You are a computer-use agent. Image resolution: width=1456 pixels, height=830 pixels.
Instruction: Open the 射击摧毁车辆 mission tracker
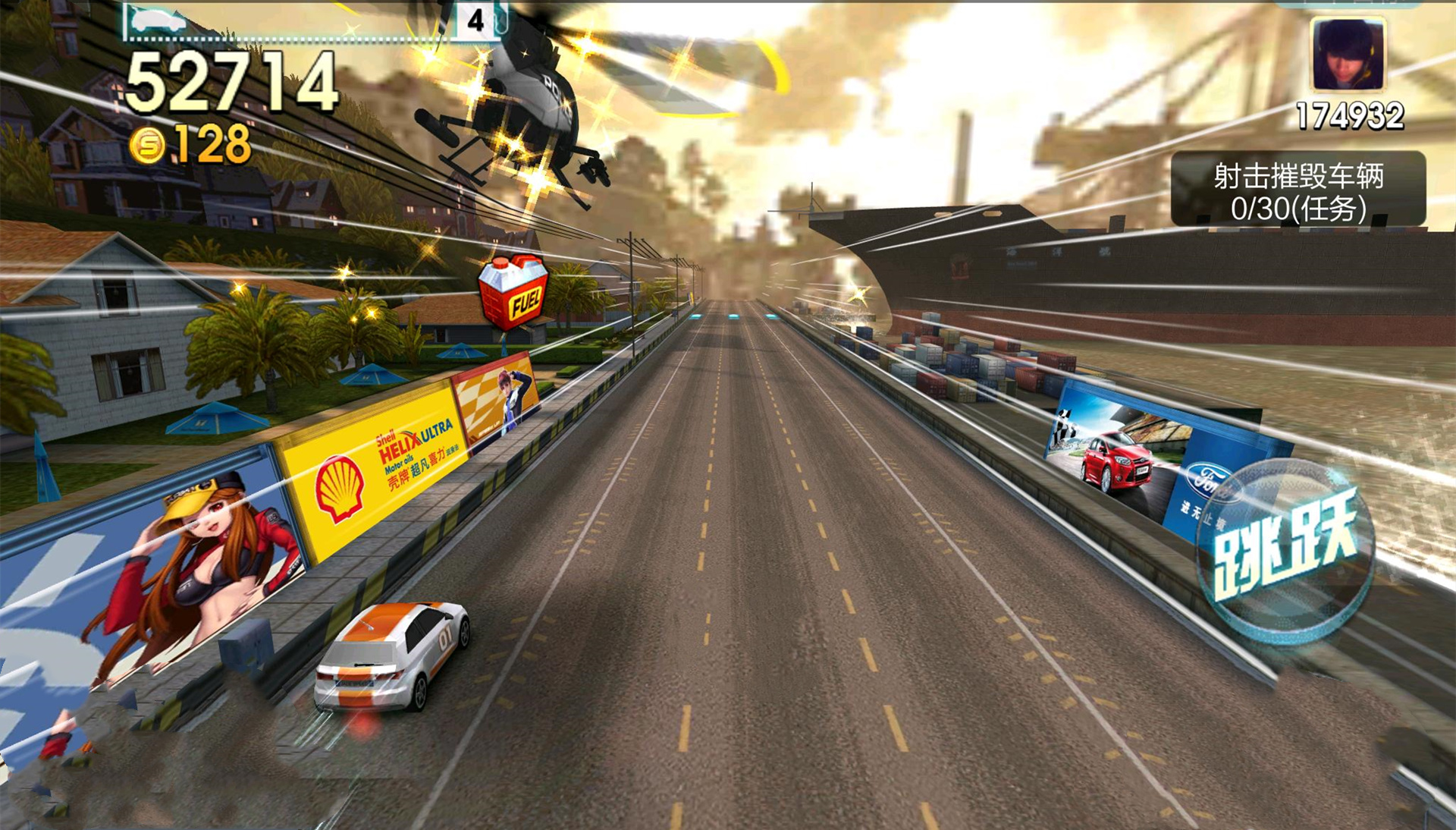click(x=1298, y=190)
